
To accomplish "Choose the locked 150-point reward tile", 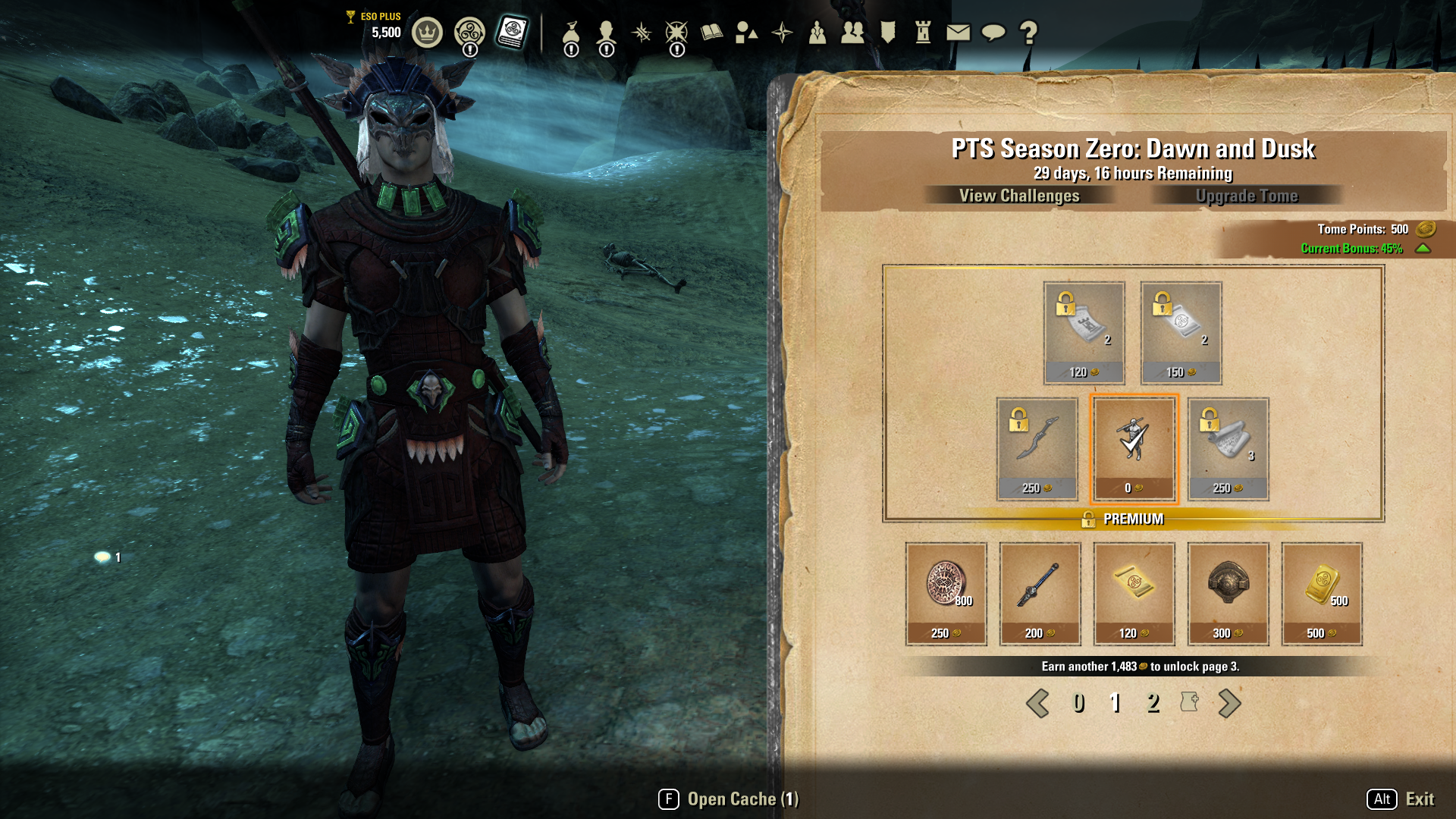I will coord(1181,332).
